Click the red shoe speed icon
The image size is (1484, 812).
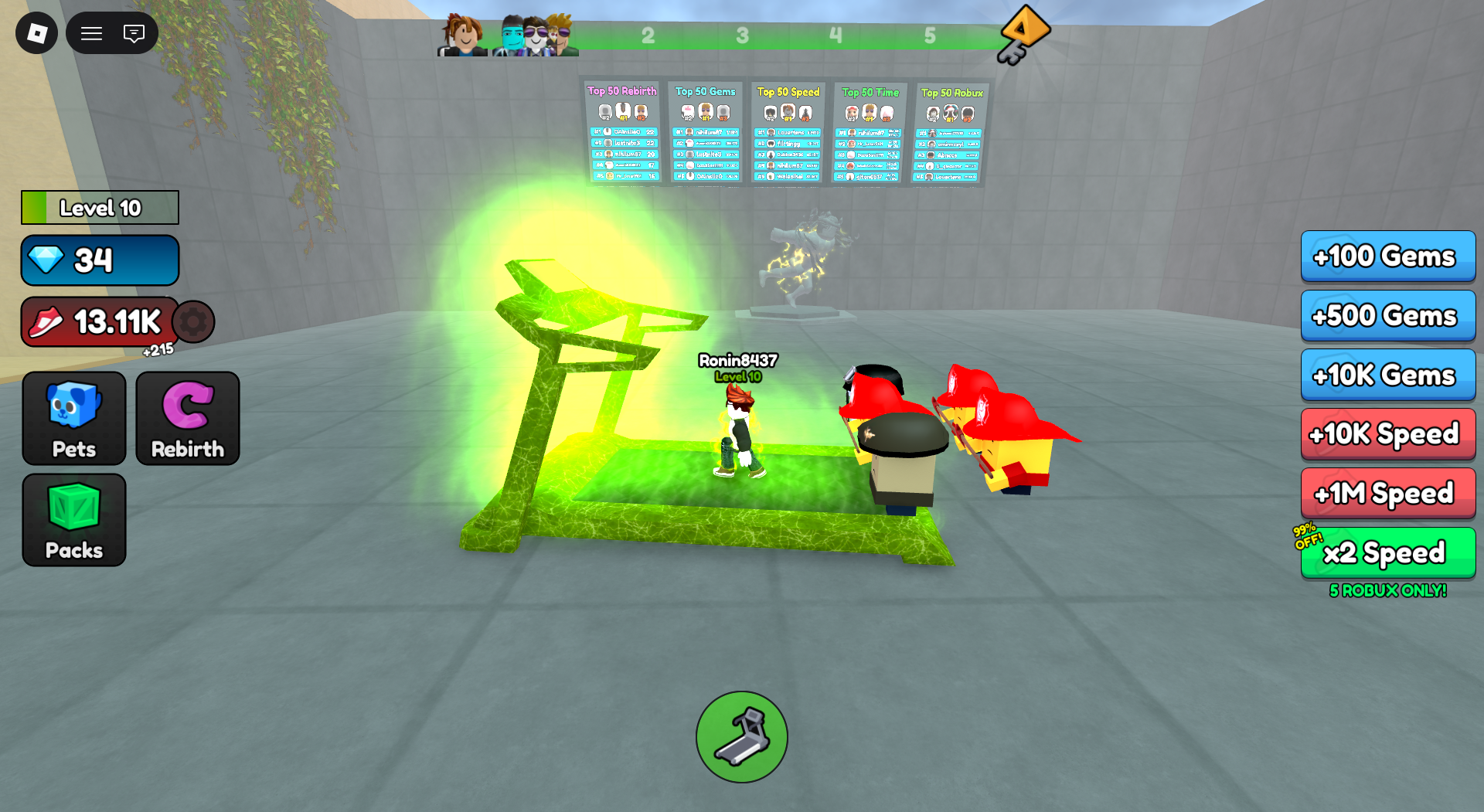tap(48, 319)
